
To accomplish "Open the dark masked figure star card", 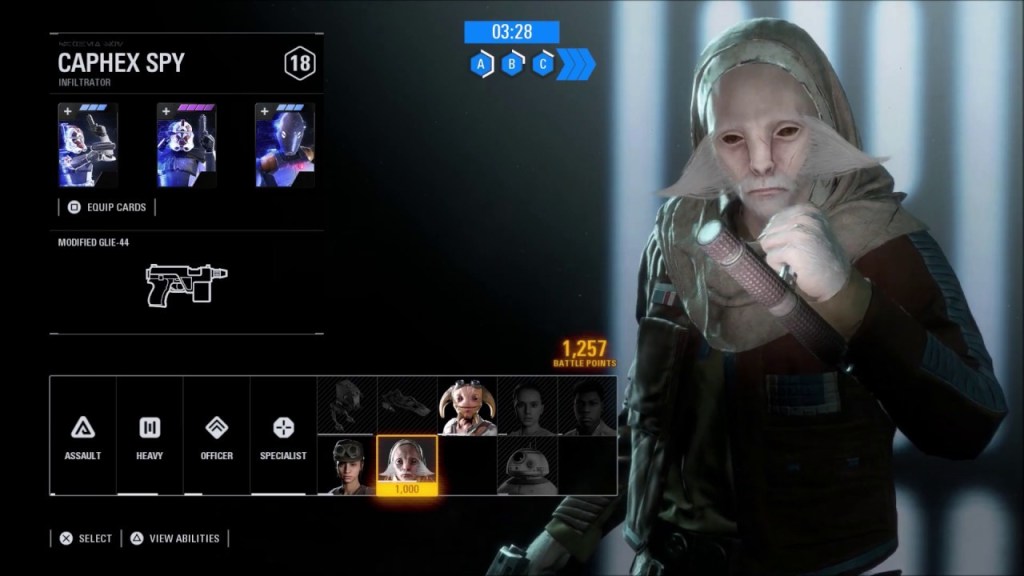I will (284, 145).
